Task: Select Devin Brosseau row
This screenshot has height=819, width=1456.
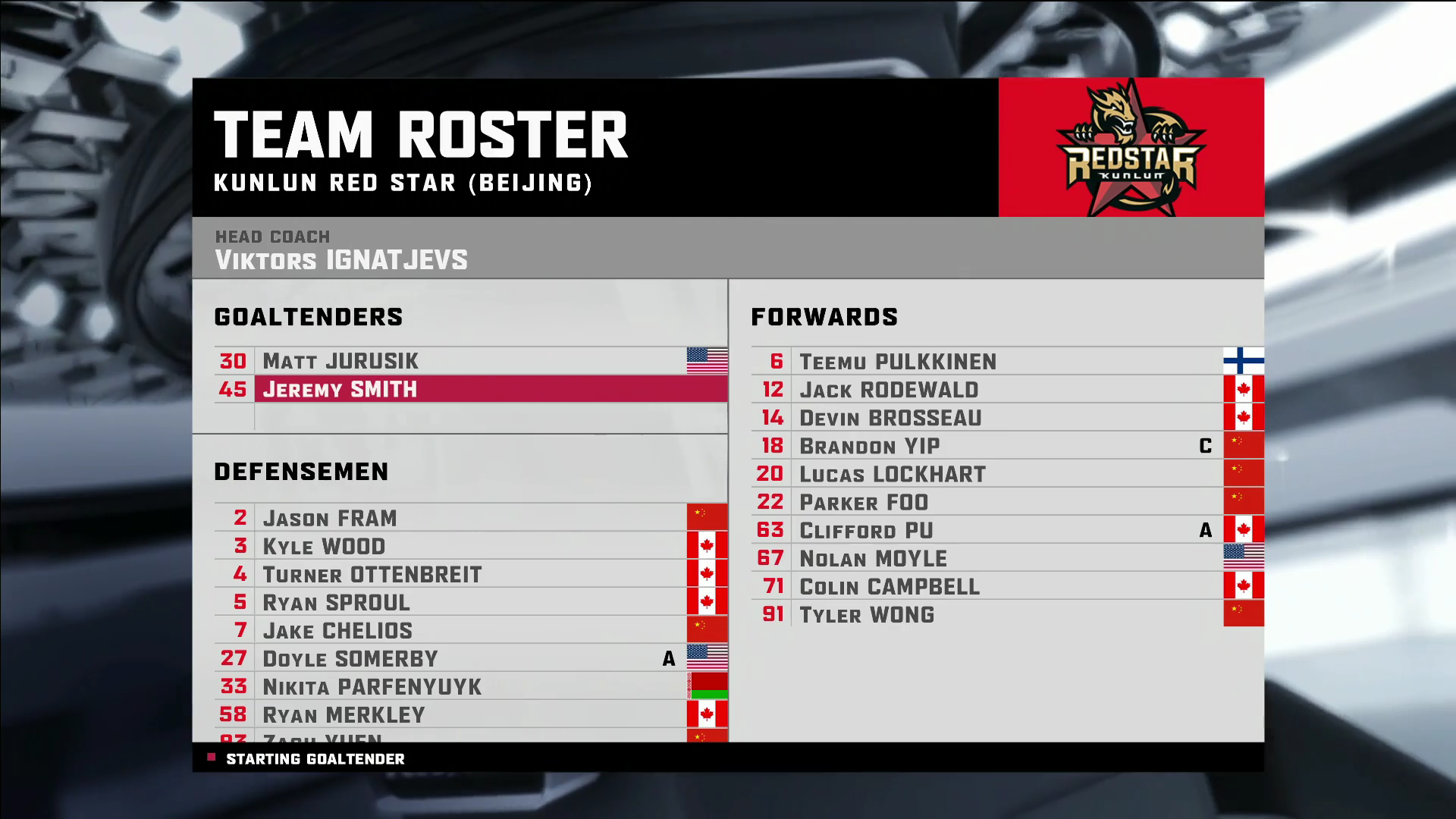Action: [890, 418]
